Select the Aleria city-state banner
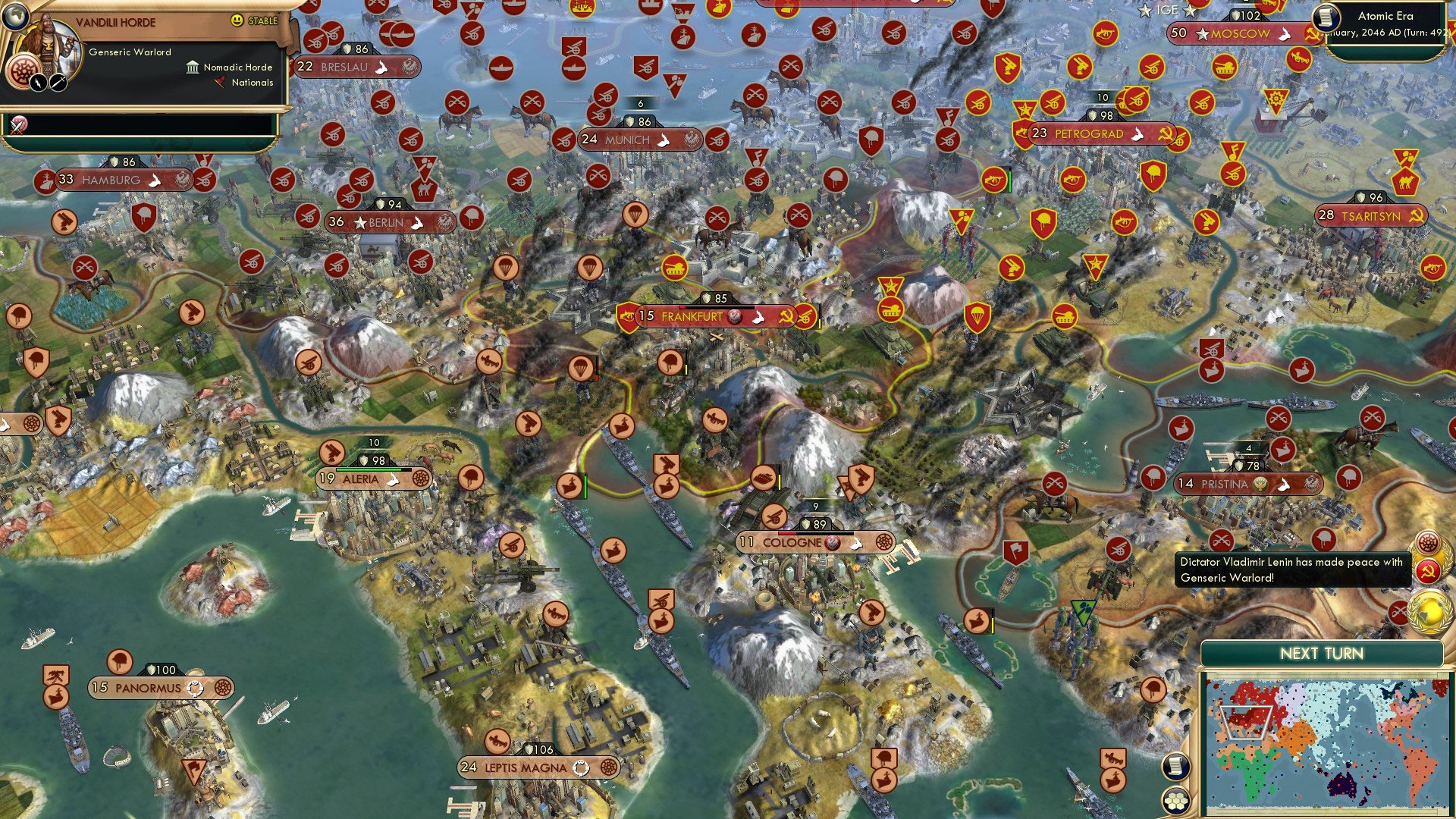This screenshot has height=819, width=1456. (372, 479)
